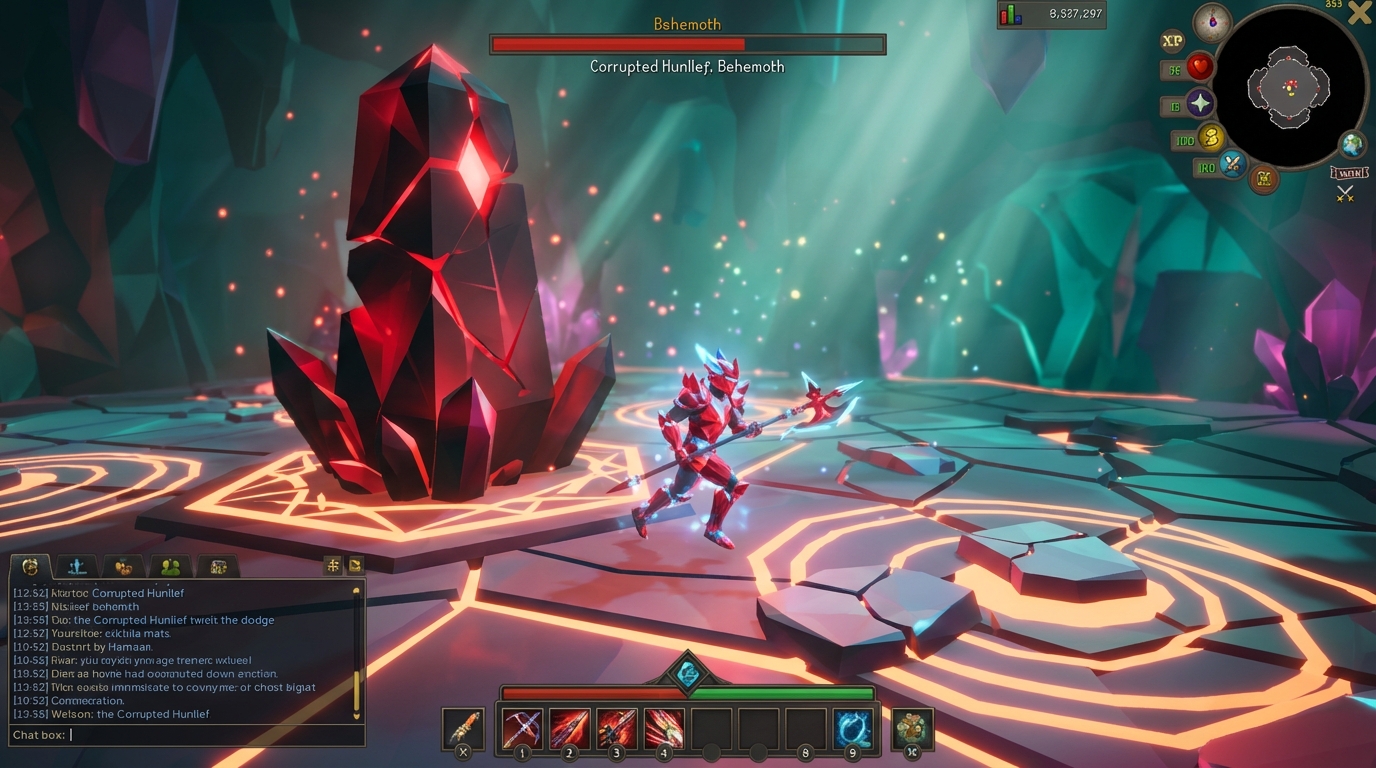
Task: Trigger the special attack swords orb
Action: tap(1231, 163)
